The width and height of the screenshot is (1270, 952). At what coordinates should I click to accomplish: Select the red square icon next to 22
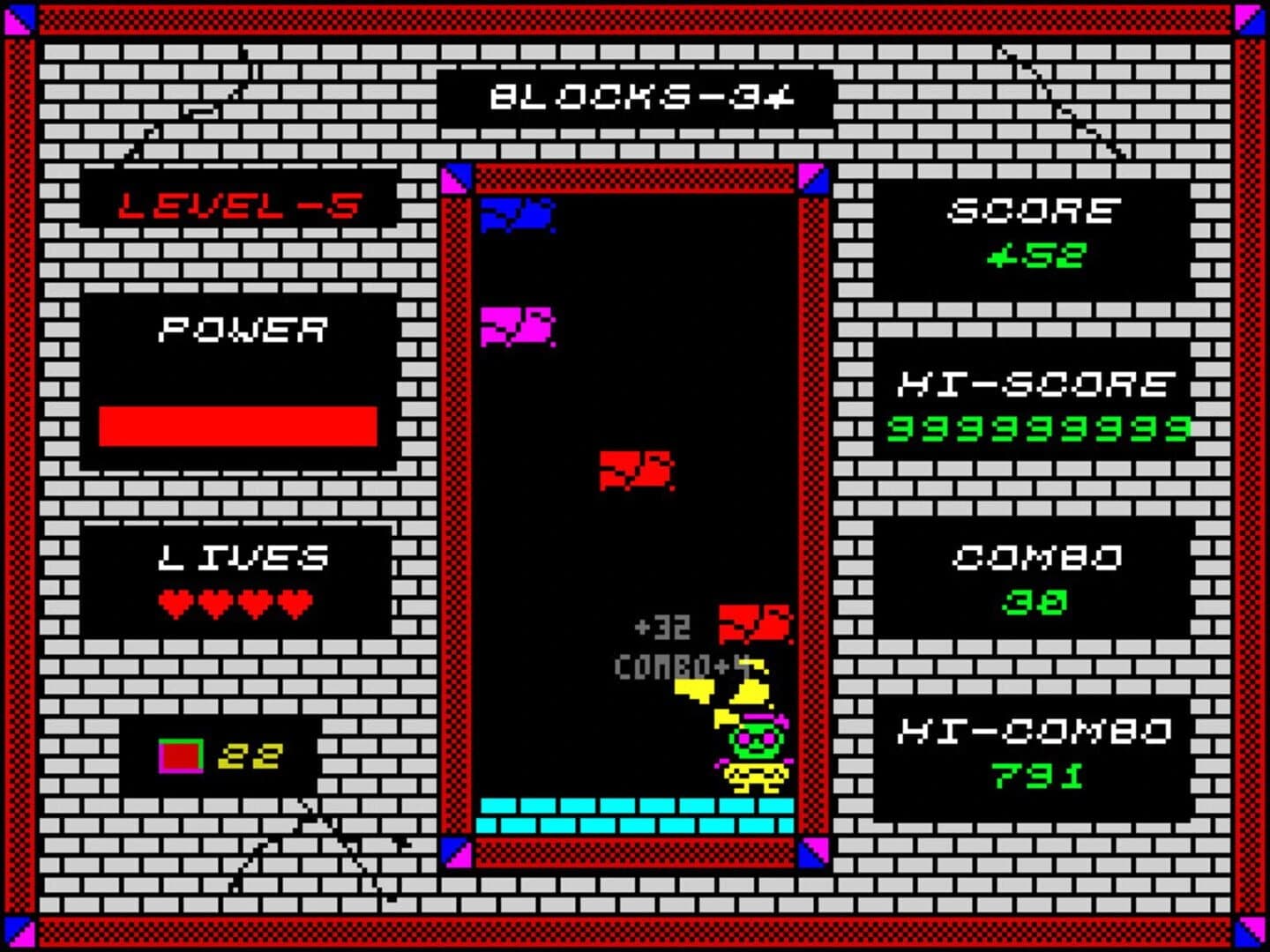point(179,754)
